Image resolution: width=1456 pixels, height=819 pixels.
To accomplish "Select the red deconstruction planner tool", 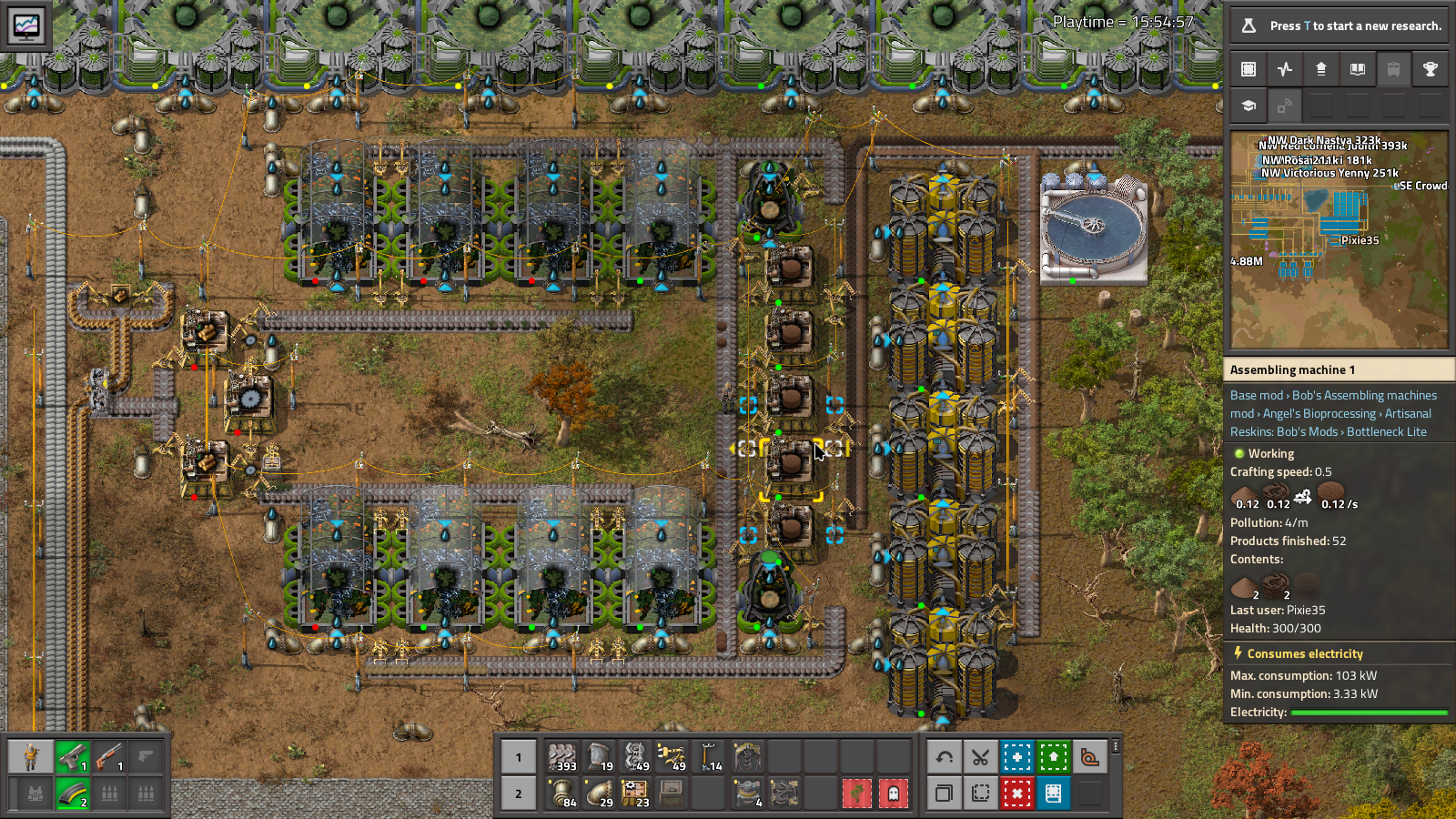I will (1016, 794).
